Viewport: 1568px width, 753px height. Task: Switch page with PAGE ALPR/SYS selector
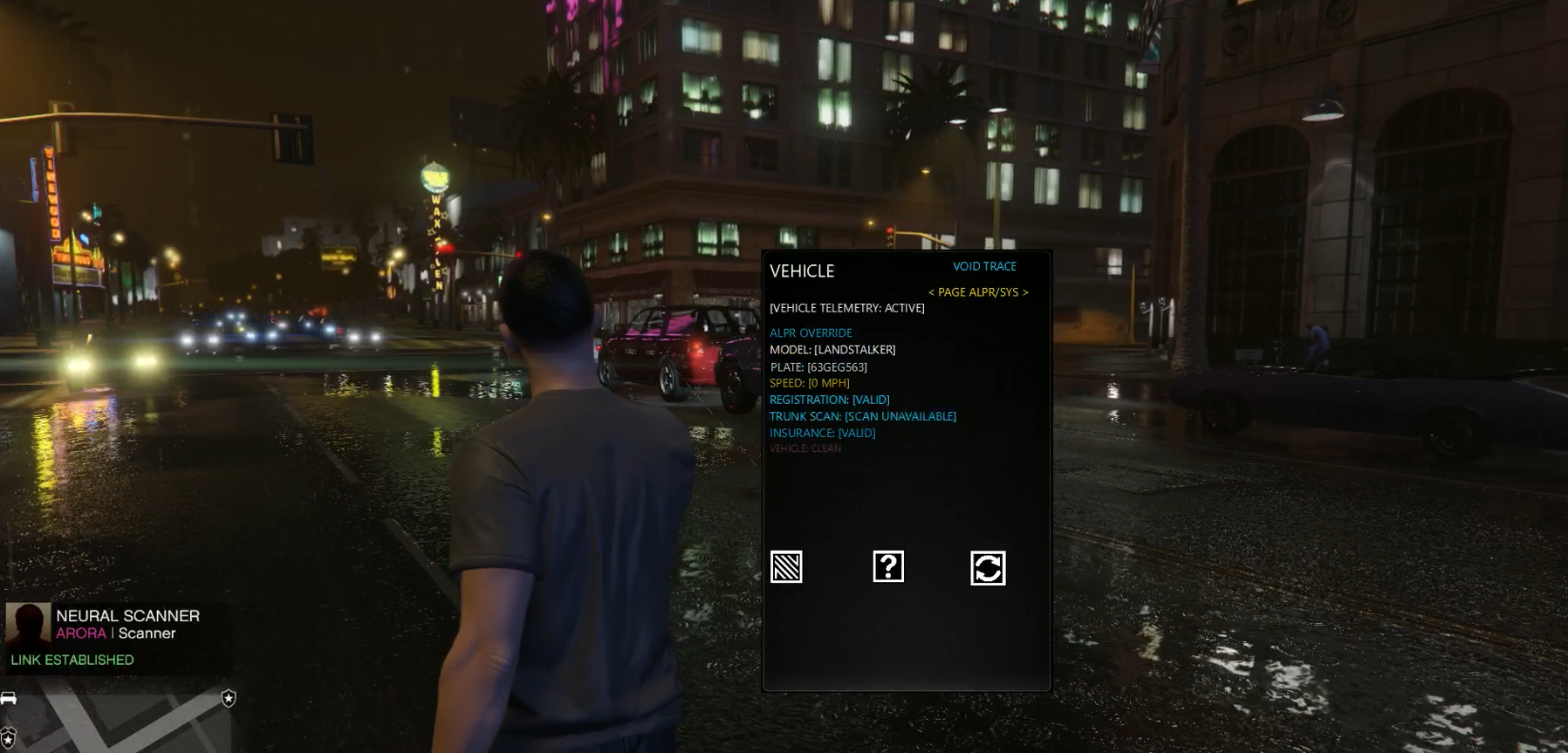coord(977,292)
